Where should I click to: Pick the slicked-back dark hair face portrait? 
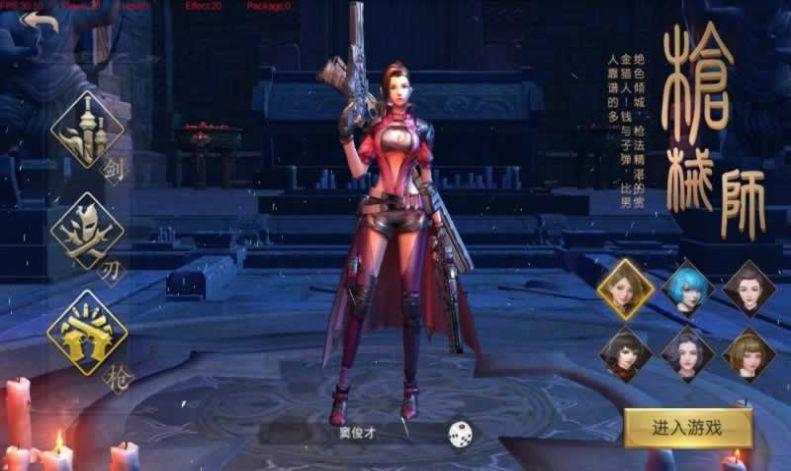pyautogui.click(x=748, y=288)
